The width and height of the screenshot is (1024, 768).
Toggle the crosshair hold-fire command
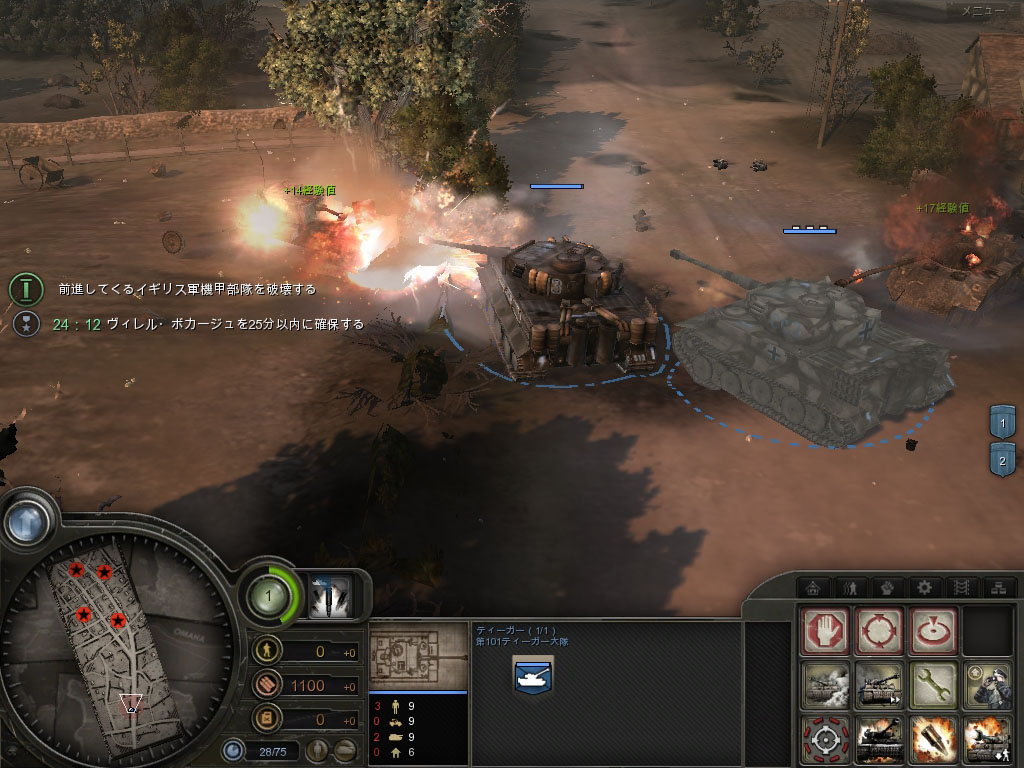(826, 740)
